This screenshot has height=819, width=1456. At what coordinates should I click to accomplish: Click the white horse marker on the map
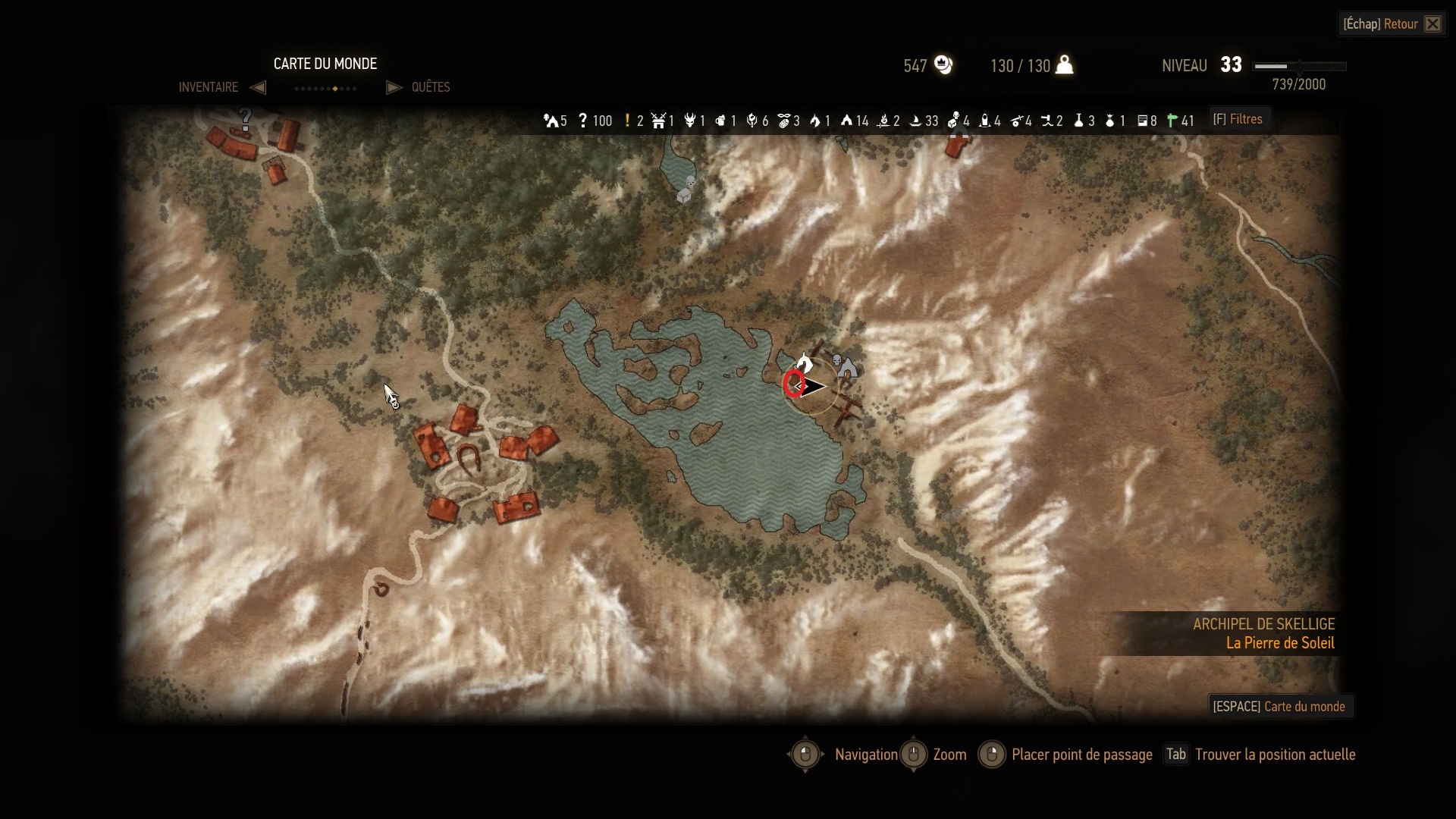[804, 362]
